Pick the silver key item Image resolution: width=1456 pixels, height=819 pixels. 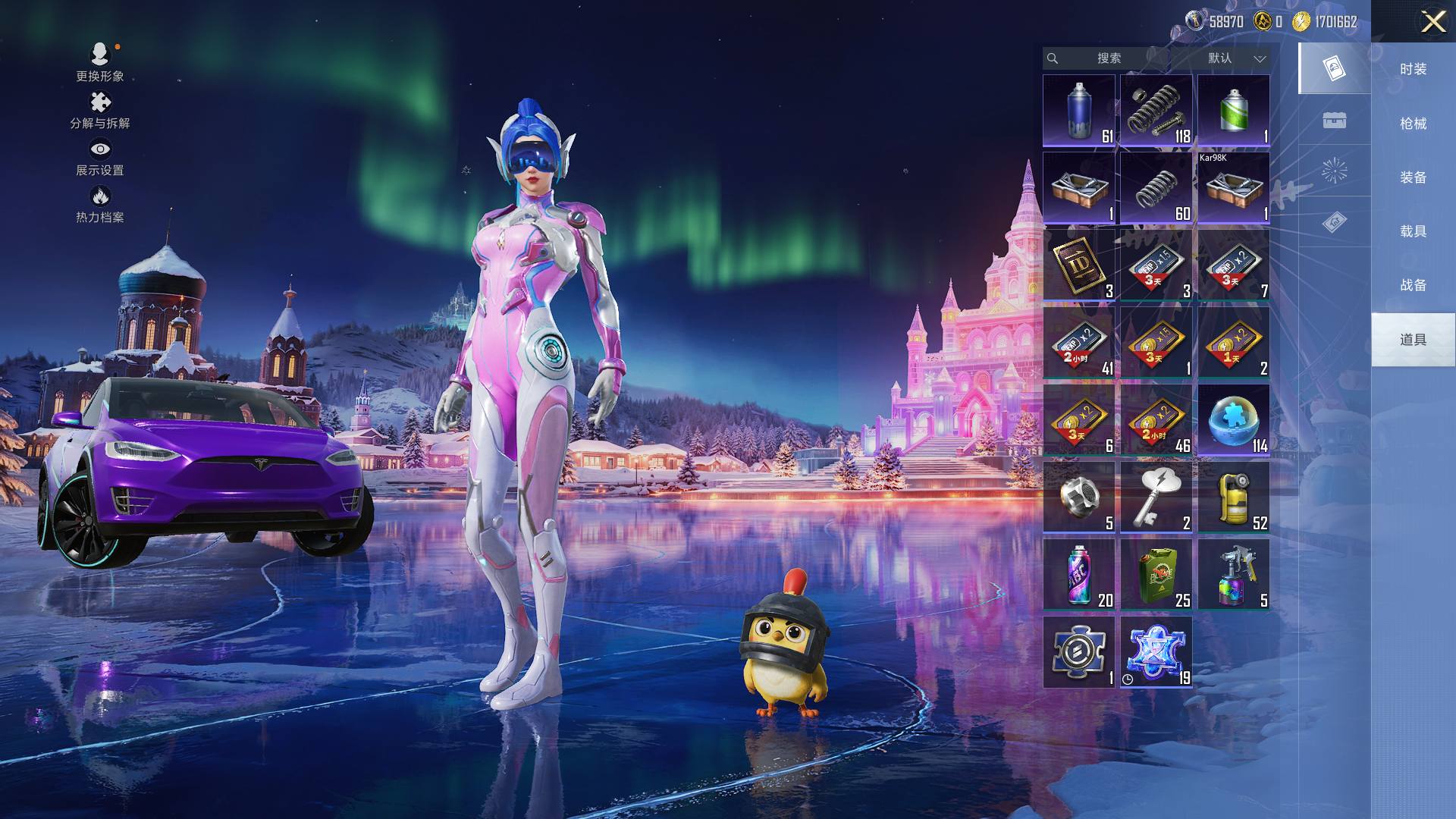[1156, 497]
